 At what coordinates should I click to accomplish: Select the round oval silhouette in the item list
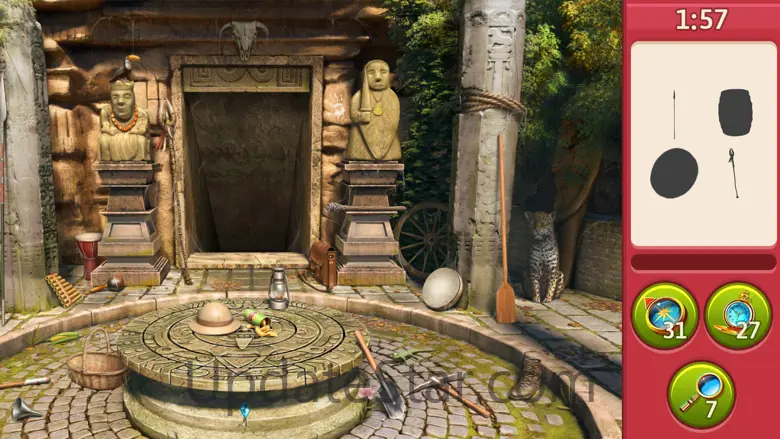point(674,173)
